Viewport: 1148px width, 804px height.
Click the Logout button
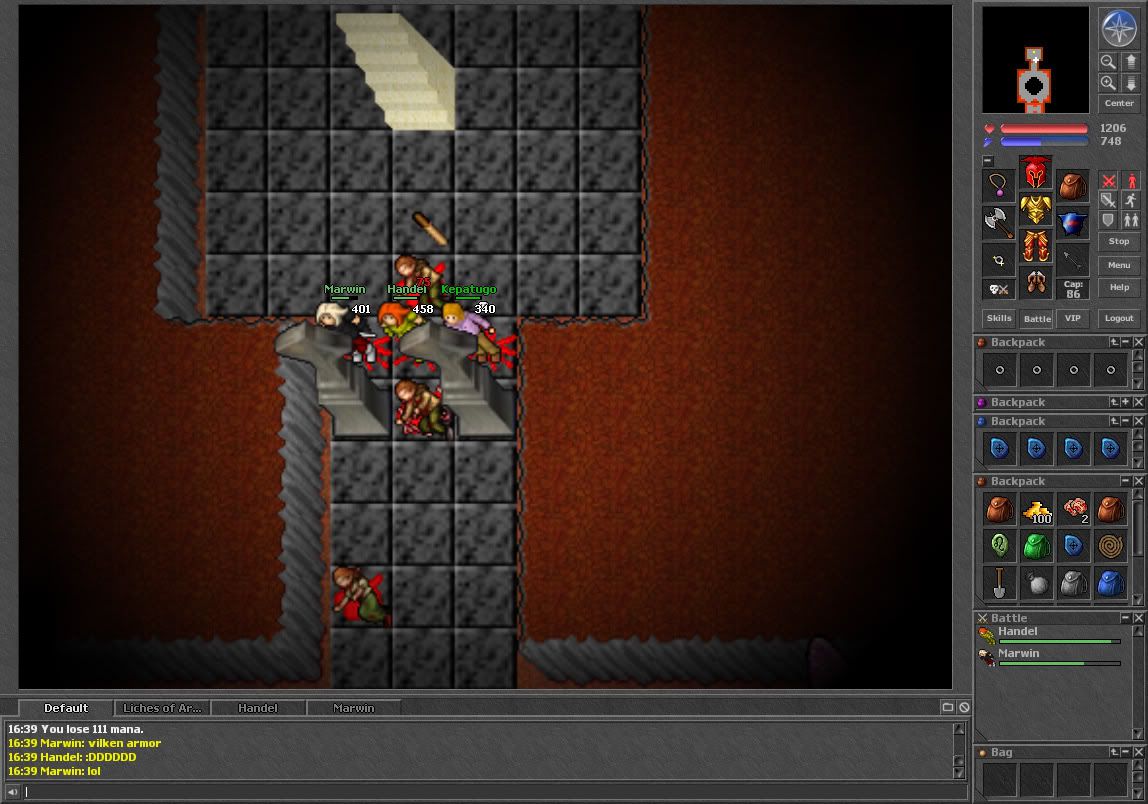[x=1118, y=318]
